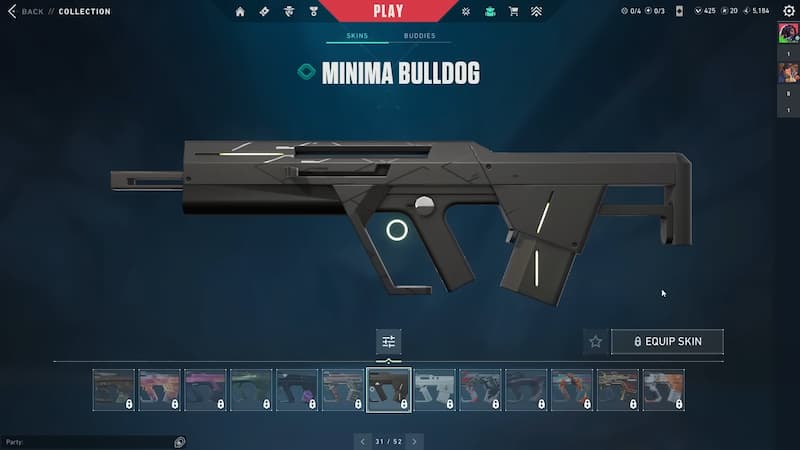Open the home icon in top bar

(x=240, y=12)
